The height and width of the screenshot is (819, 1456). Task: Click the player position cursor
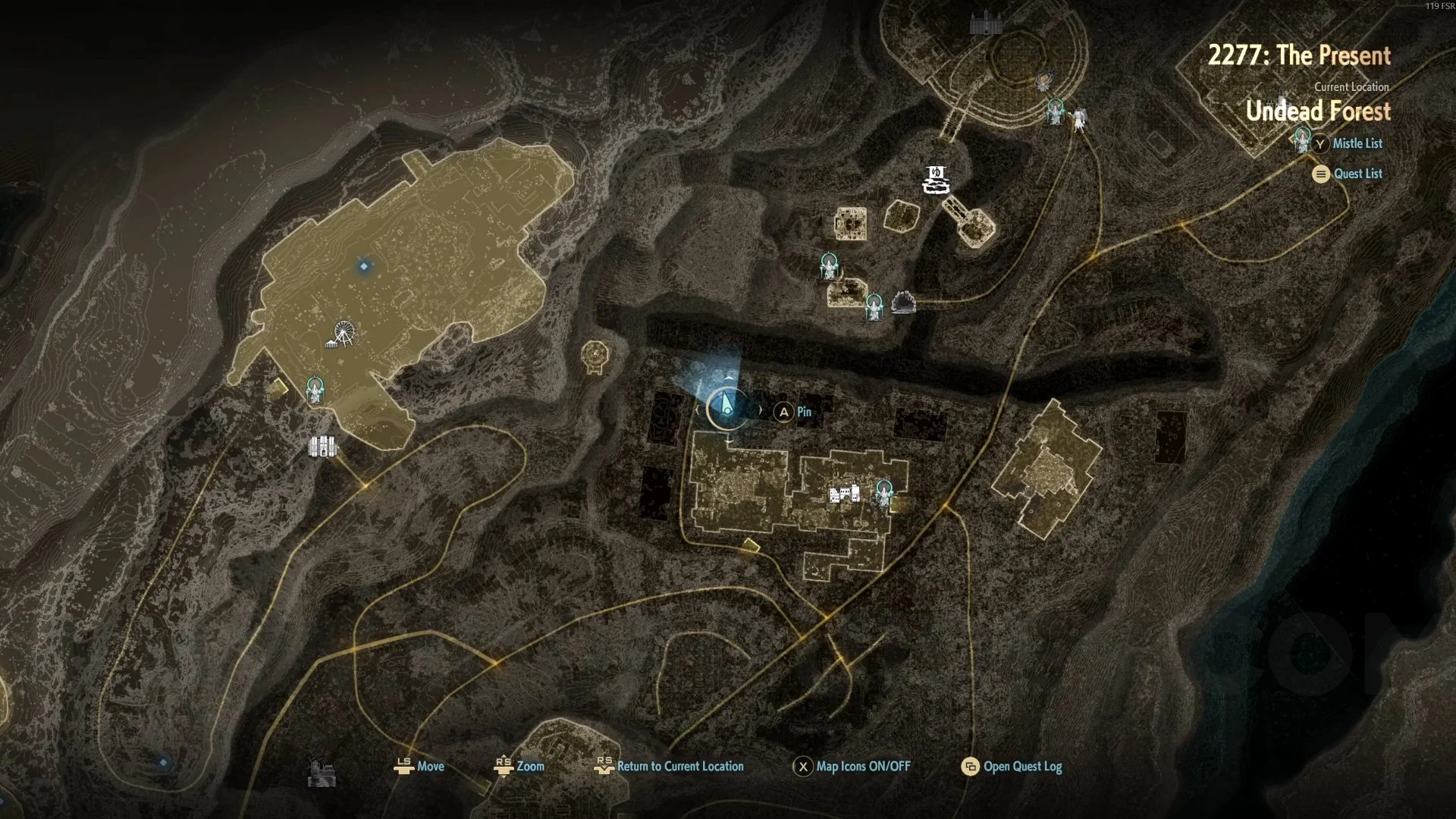pyautogui.click(x=726, y=406)
